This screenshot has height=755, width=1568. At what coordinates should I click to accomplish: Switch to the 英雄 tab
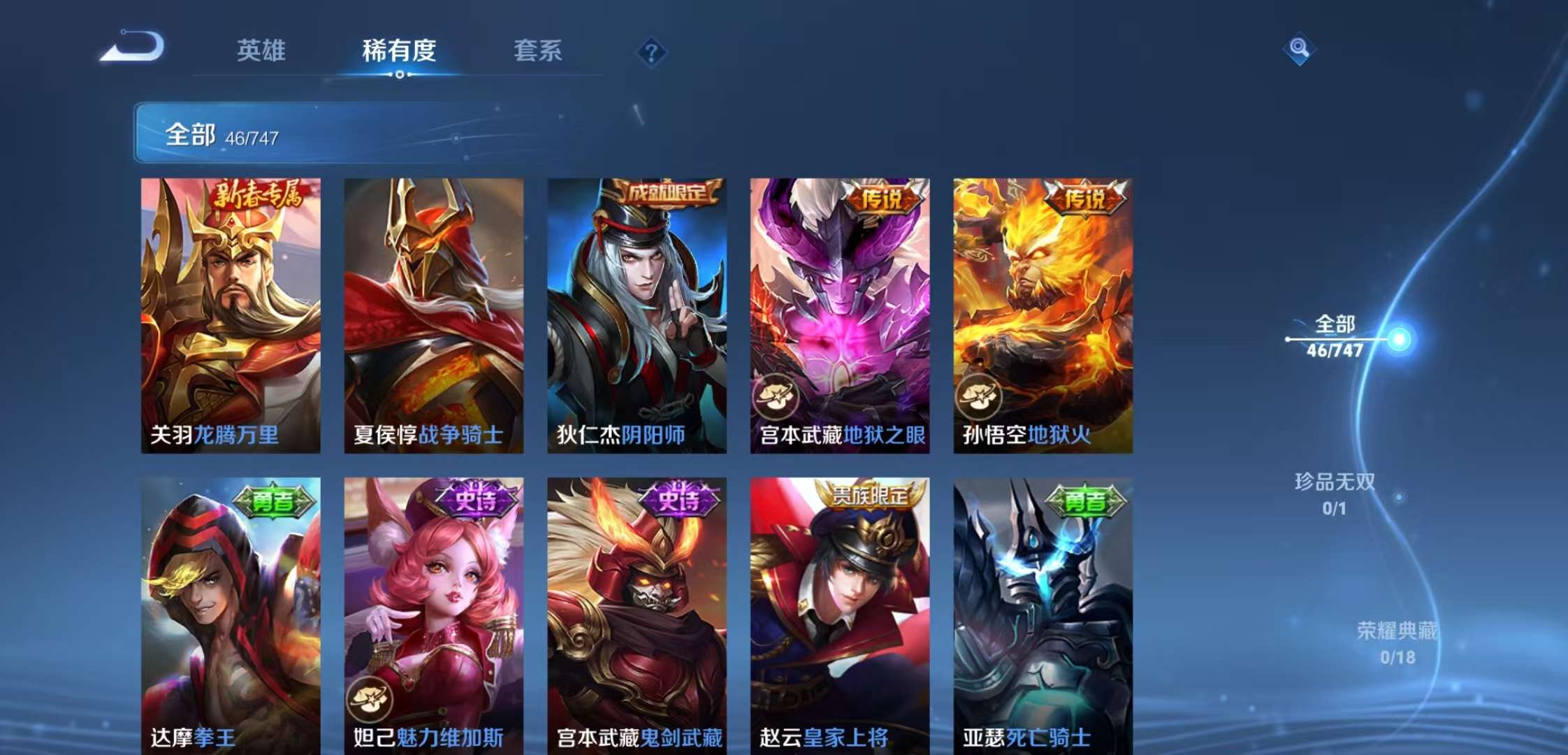point(261,51)
